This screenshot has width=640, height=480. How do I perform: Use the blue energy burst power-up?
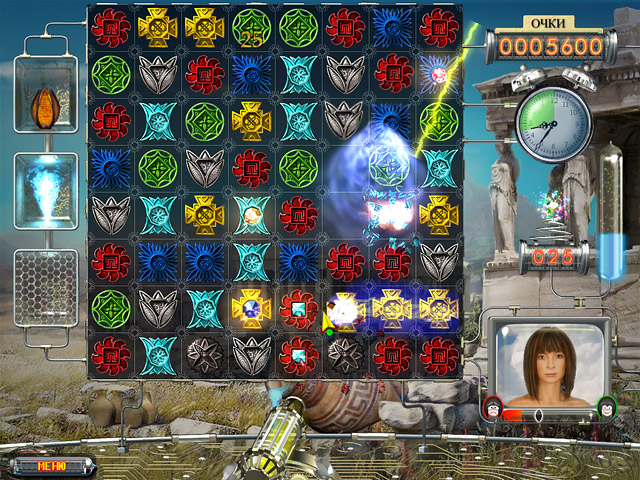click(46, 187)
